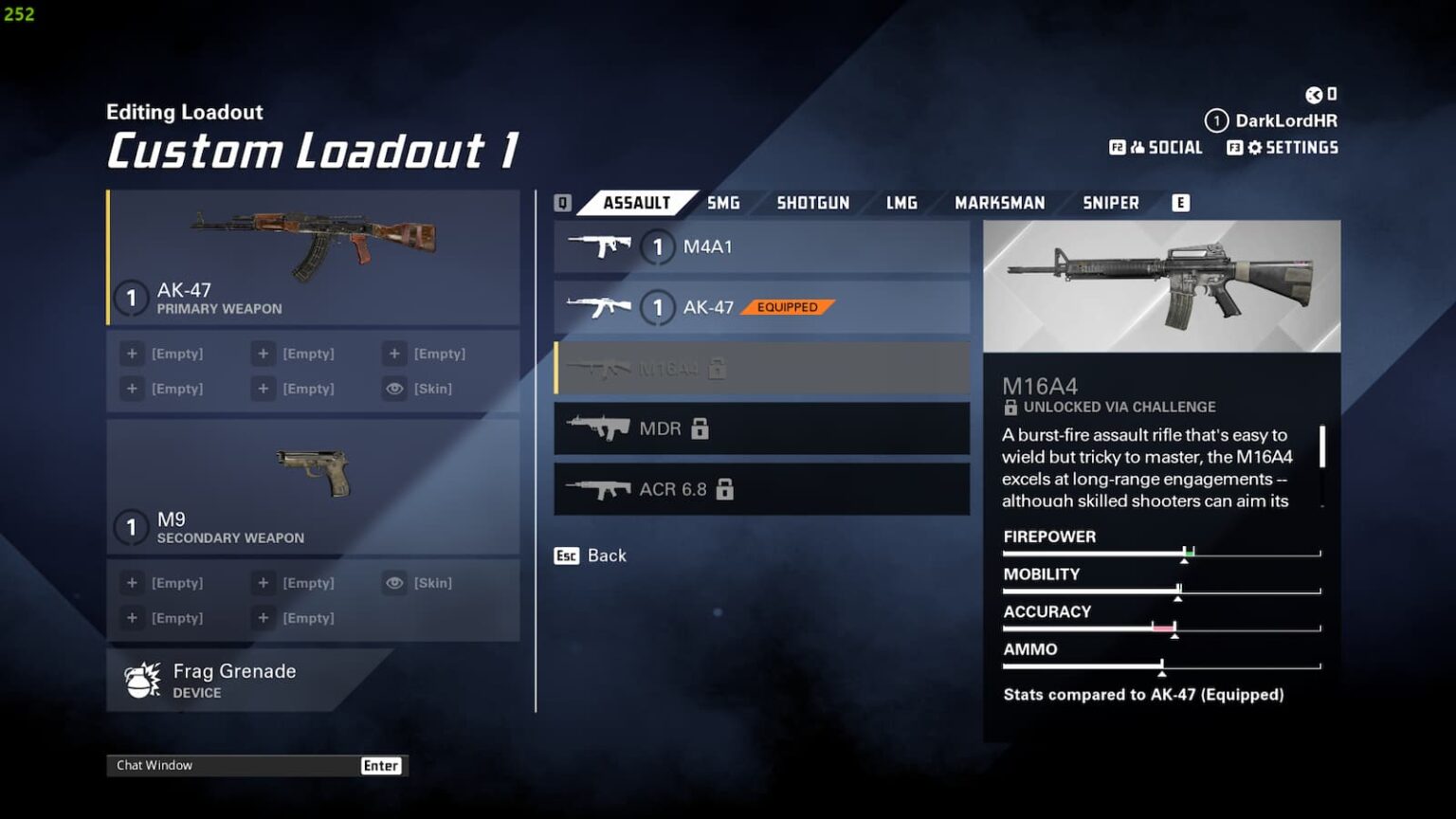Switch to the SMG weapon tab
Screen dimensions: 1456x819
tap(723, 202)
